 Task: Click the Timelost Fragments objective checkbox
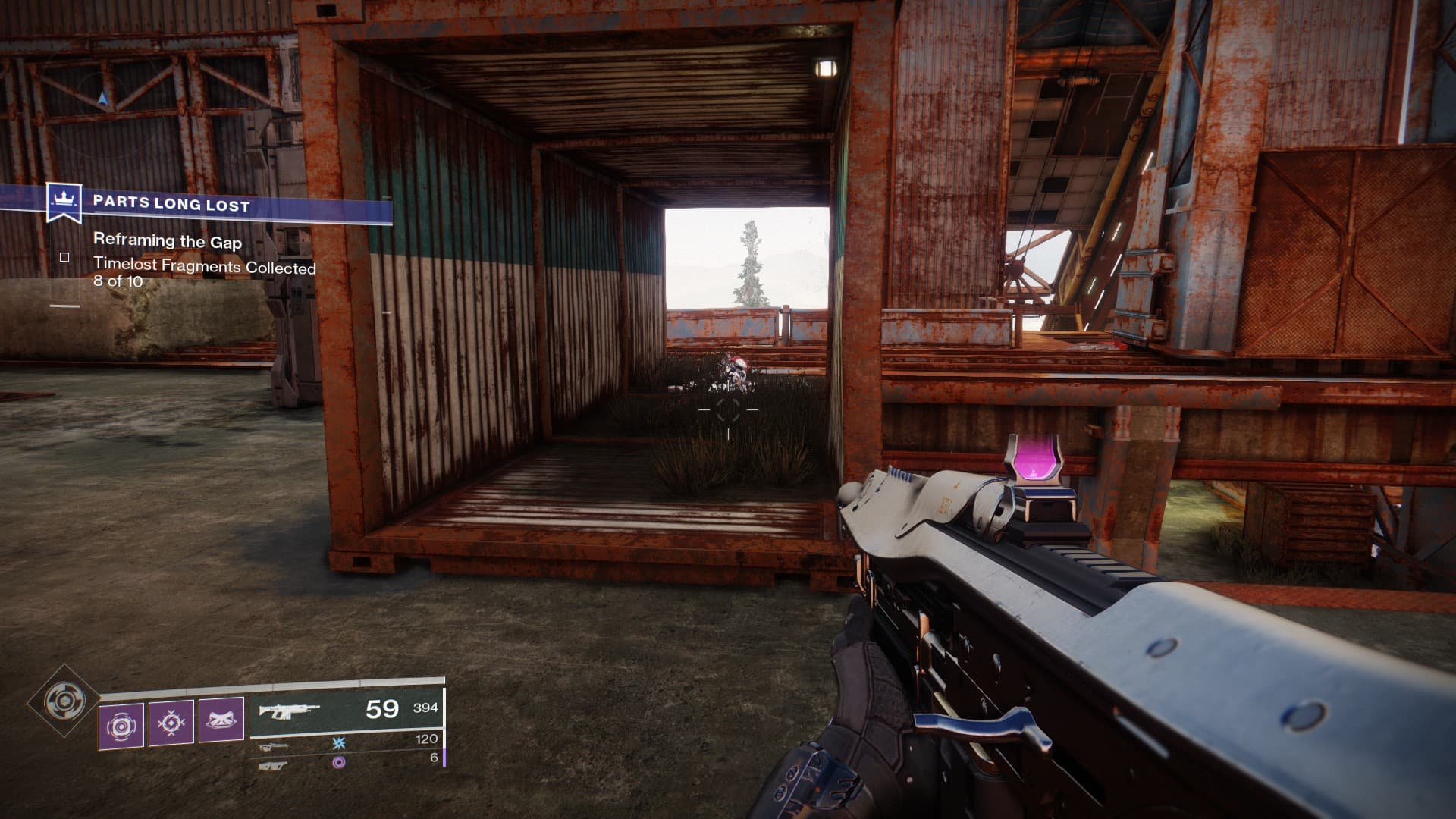[x=64, y=258]
